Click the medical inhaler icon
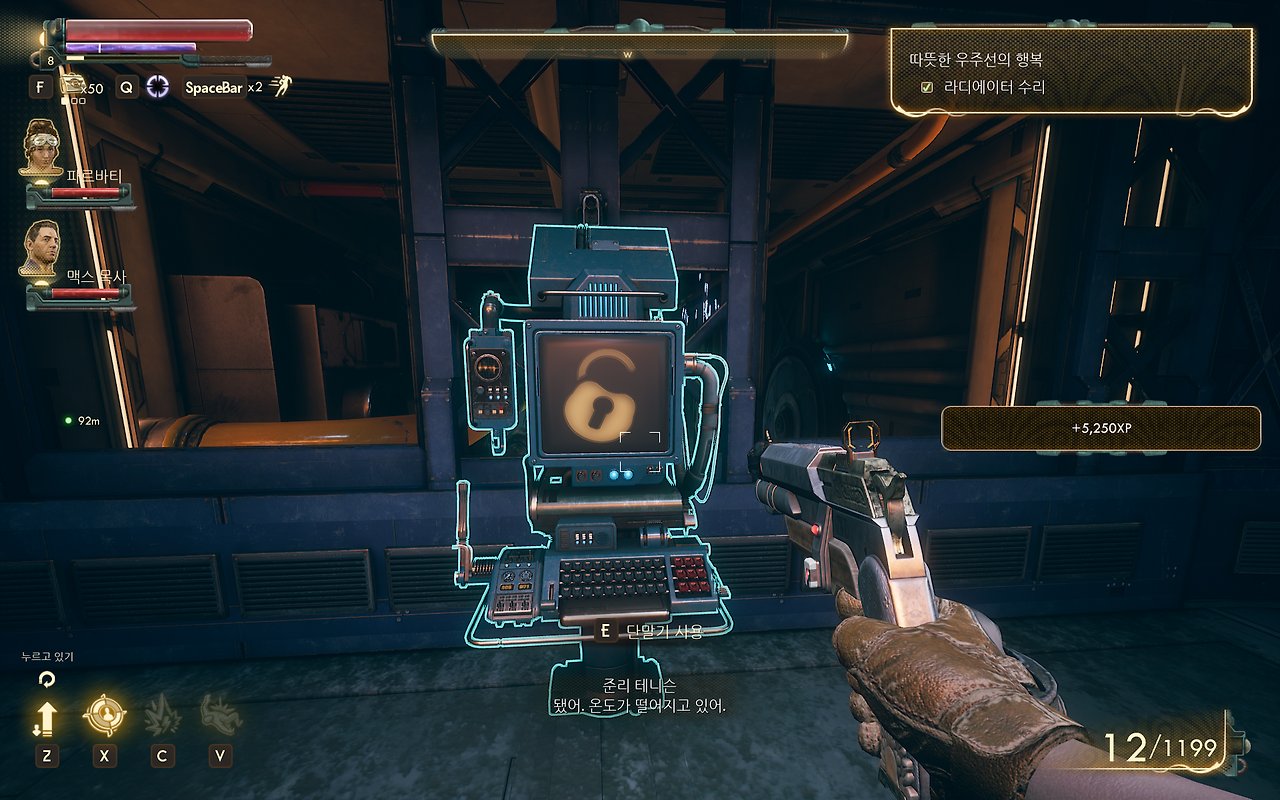 (x=72, y=87)
